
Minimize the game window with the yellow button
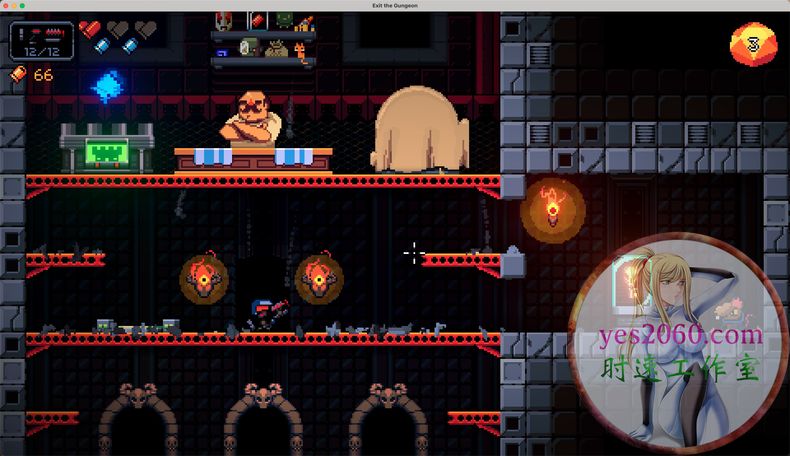tap(15, 6)
